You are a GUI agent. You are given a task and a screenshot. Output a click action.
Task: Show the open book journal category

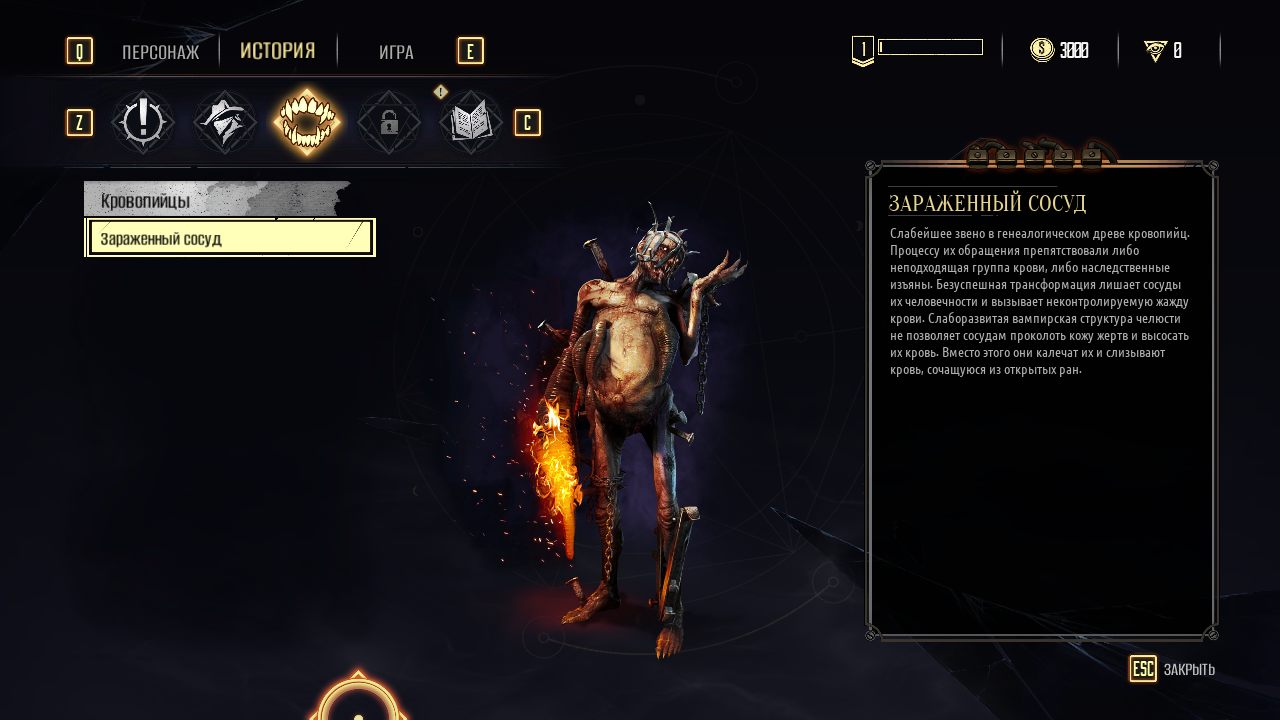(x=471, y=122)
